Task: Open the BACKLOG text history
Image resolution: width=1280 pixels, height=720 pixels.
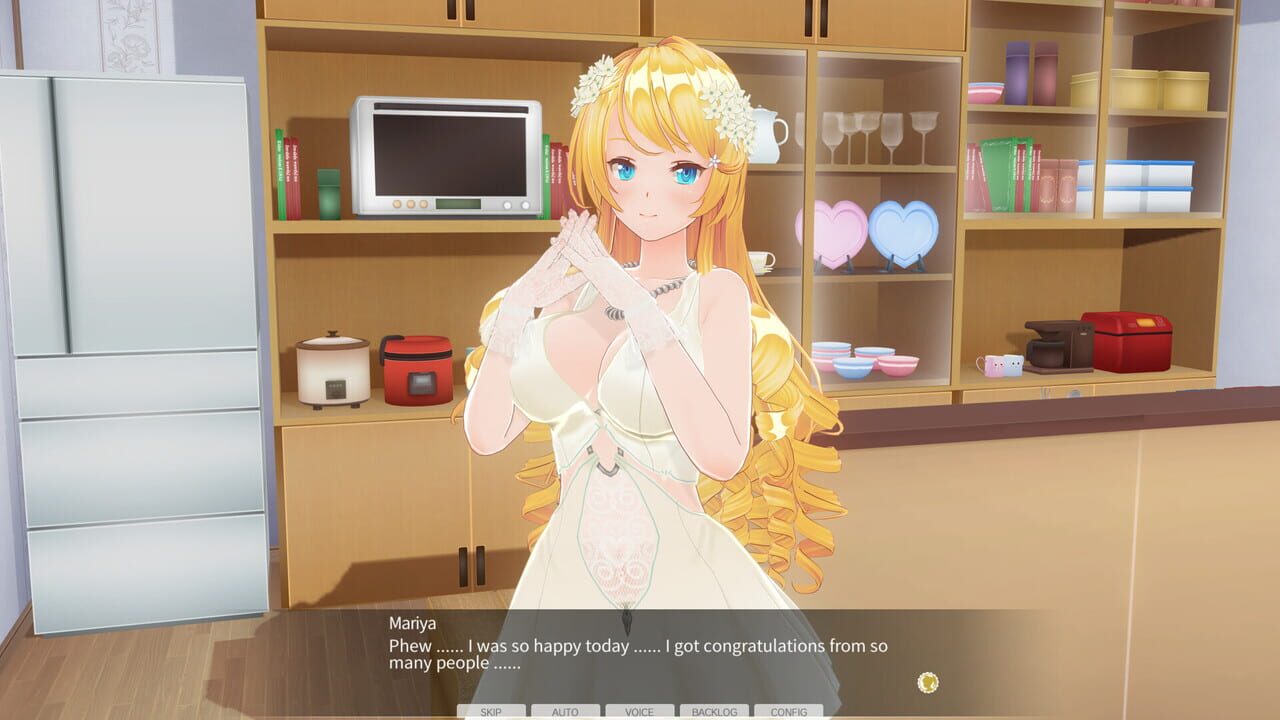Action: (x=712, y=712)
